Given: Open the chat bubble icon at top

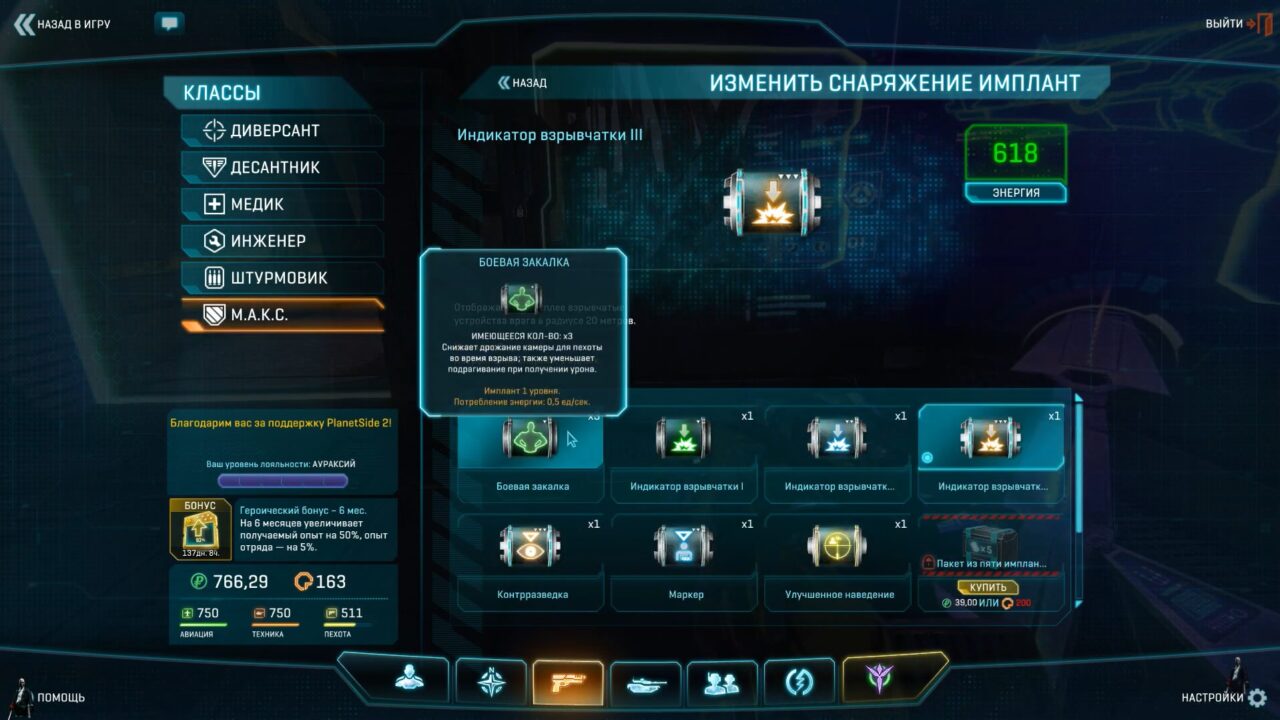Looking at the screenshot, I should (x=167, y=21).
